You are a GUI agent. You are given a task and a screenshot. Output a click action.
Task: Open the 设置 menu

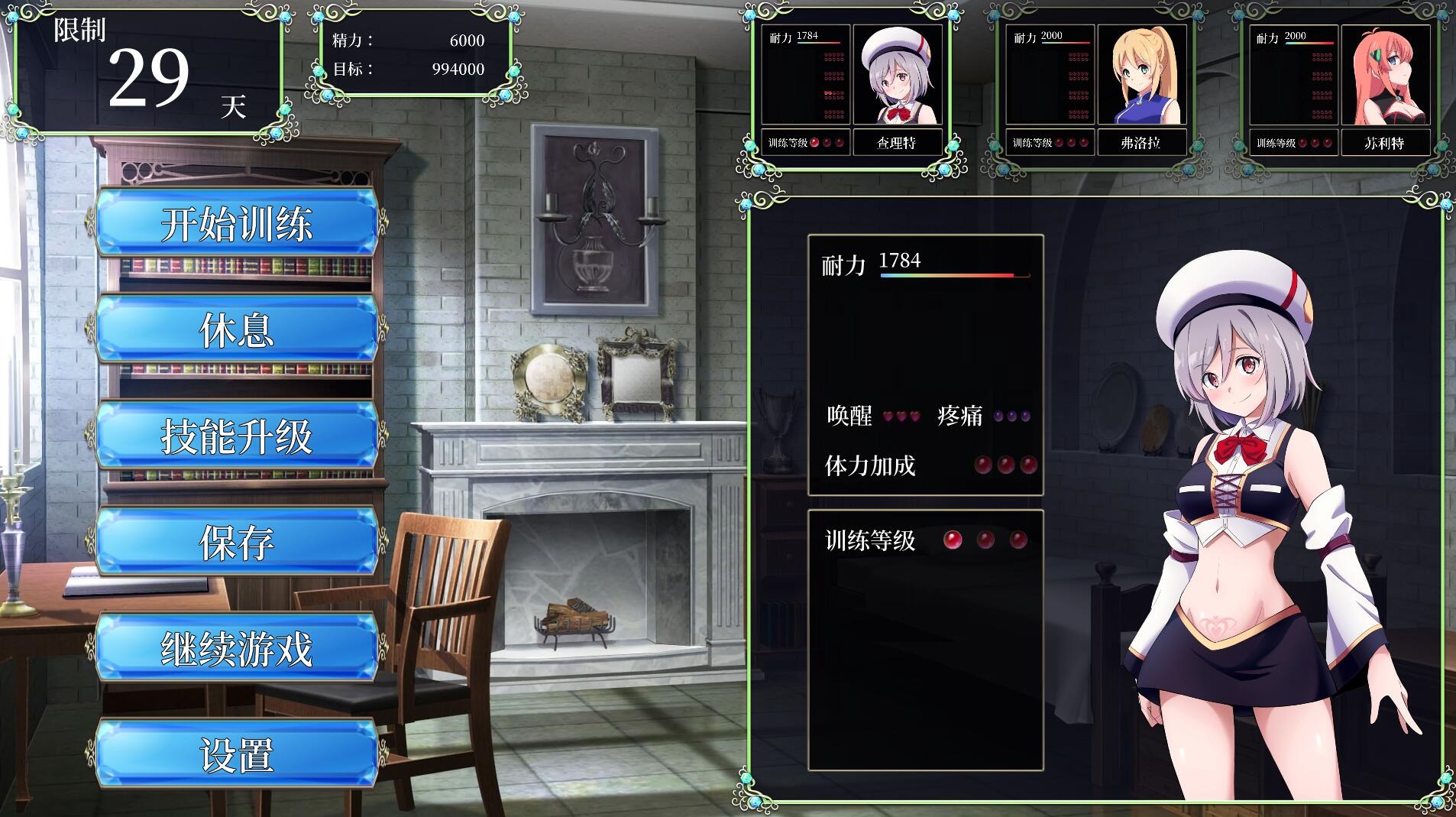click(x=237, y=754)
